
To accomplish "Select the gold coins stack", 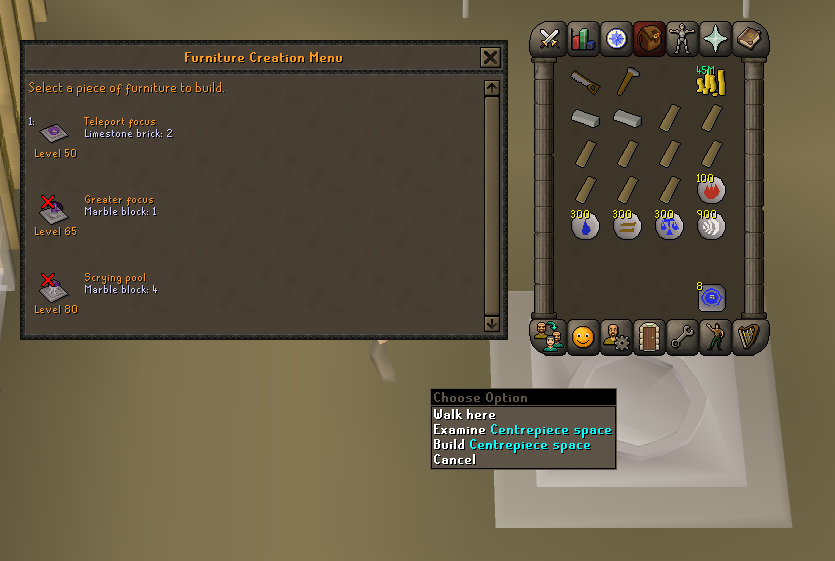I will click(x=710, y=82).
